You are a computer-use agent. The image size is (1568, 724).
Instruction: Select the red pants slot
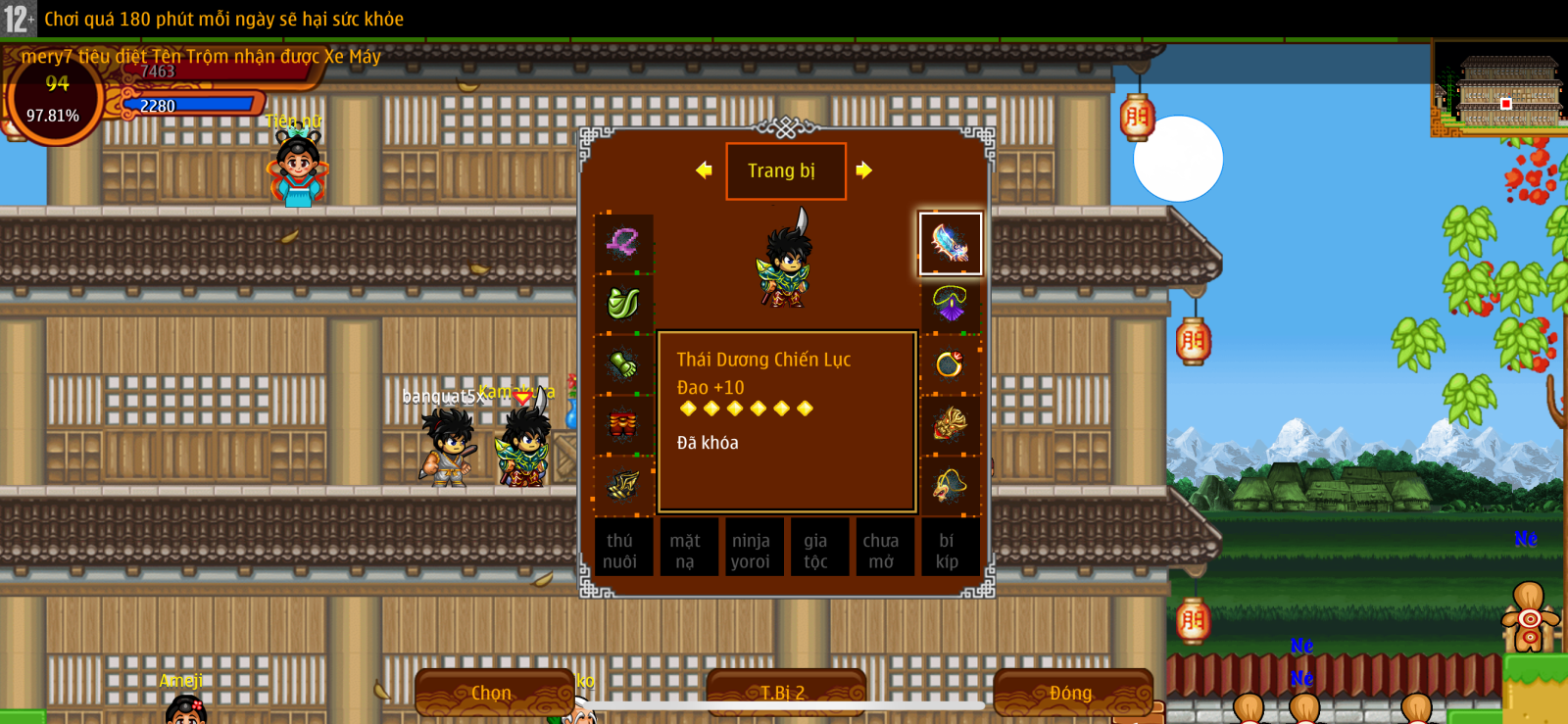pyautogui.click(x=623, y=424)
